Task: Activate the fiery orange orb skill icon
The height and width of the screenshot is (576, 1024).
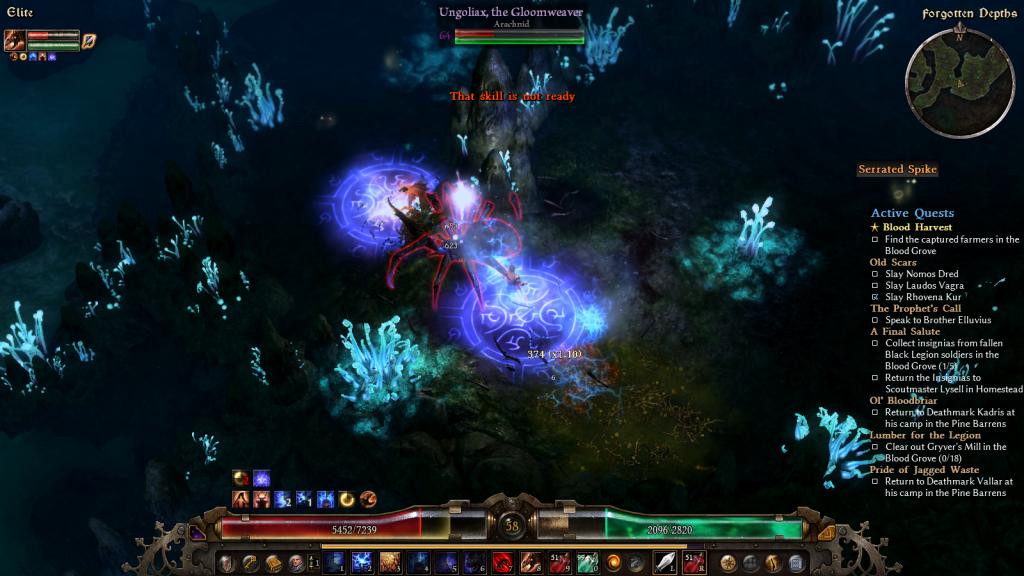Action: tap(614, 562)
